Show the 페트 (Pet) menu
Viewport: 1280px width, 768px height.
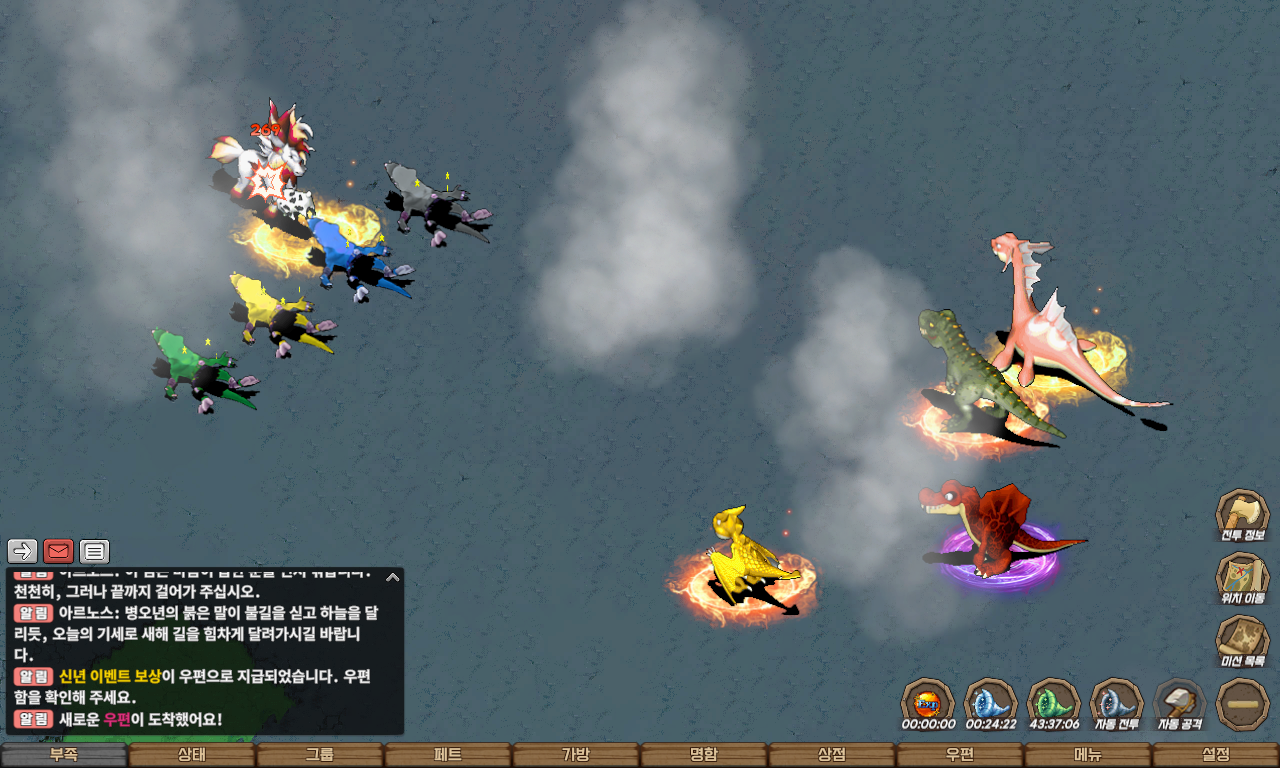pyautogui.click(x=448, y=755)
